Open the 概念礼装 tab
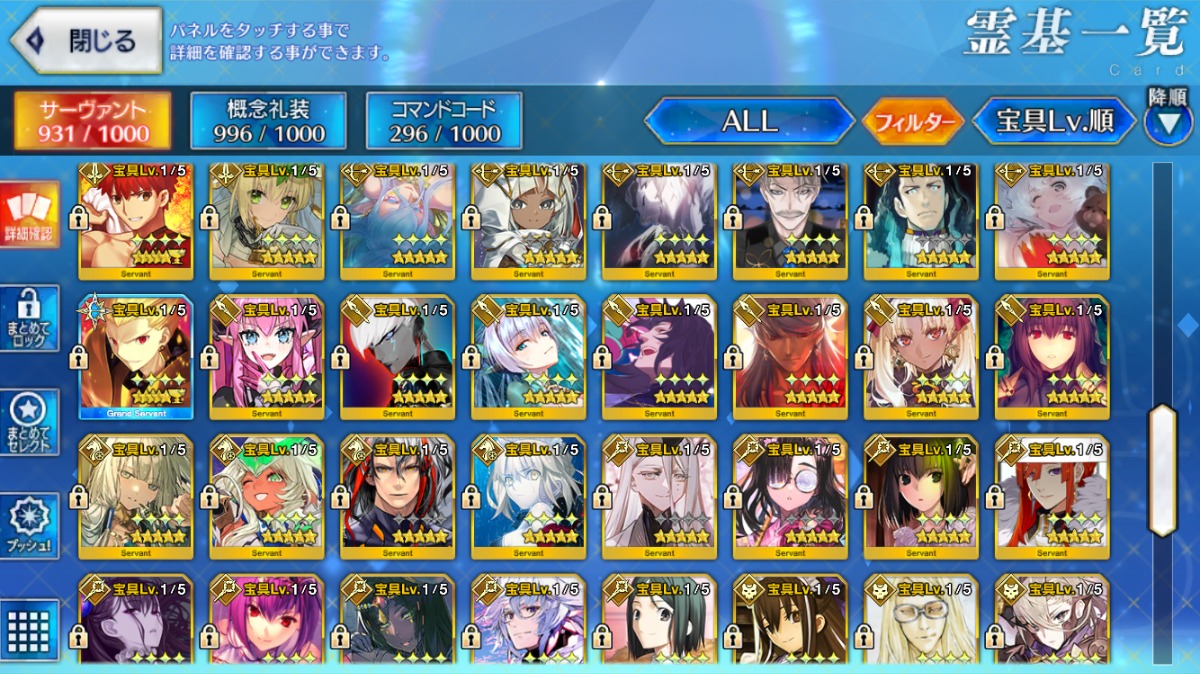 point(268,121)
